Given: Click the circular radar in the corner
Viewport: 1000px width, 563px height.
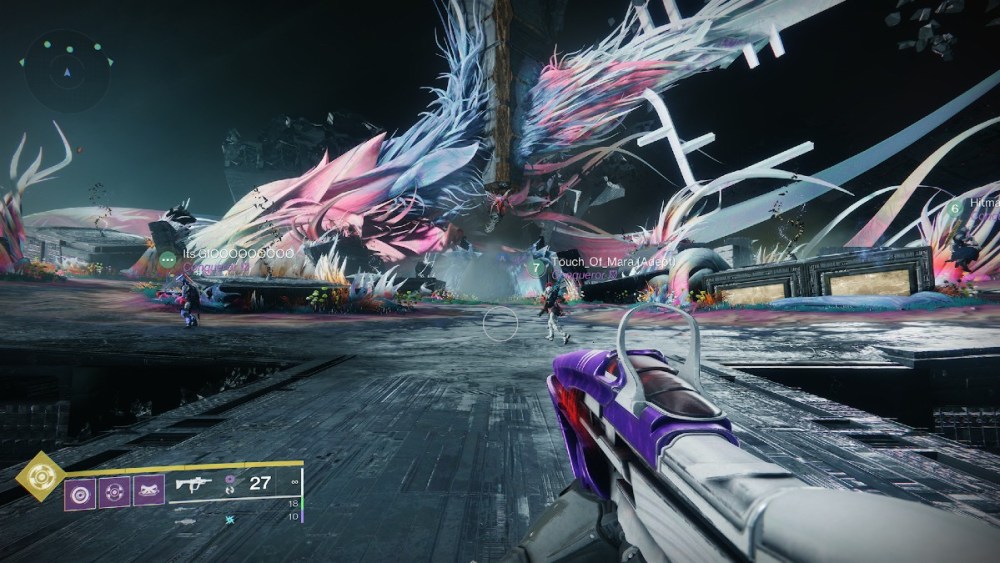Looking at the screenshot, I should 67,71.
